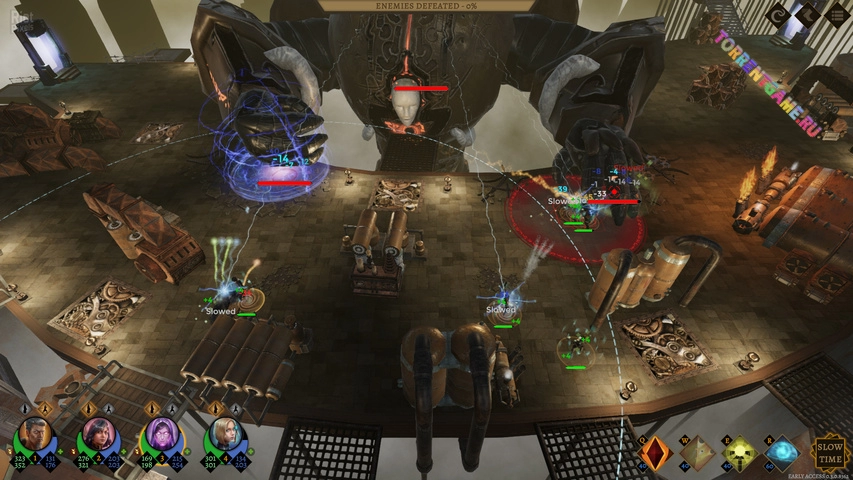Open the list menu icon

836,15
